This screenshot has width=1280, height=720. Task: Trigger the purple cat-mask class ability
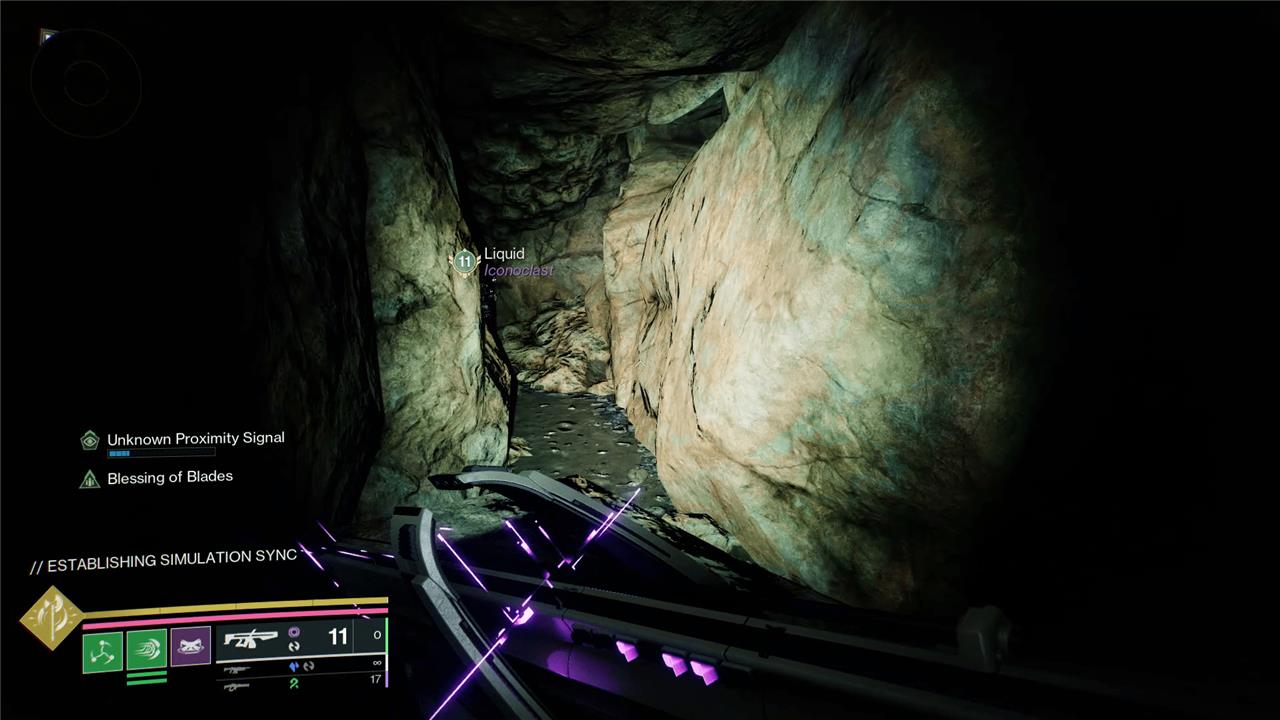click(x=190, y=648)
